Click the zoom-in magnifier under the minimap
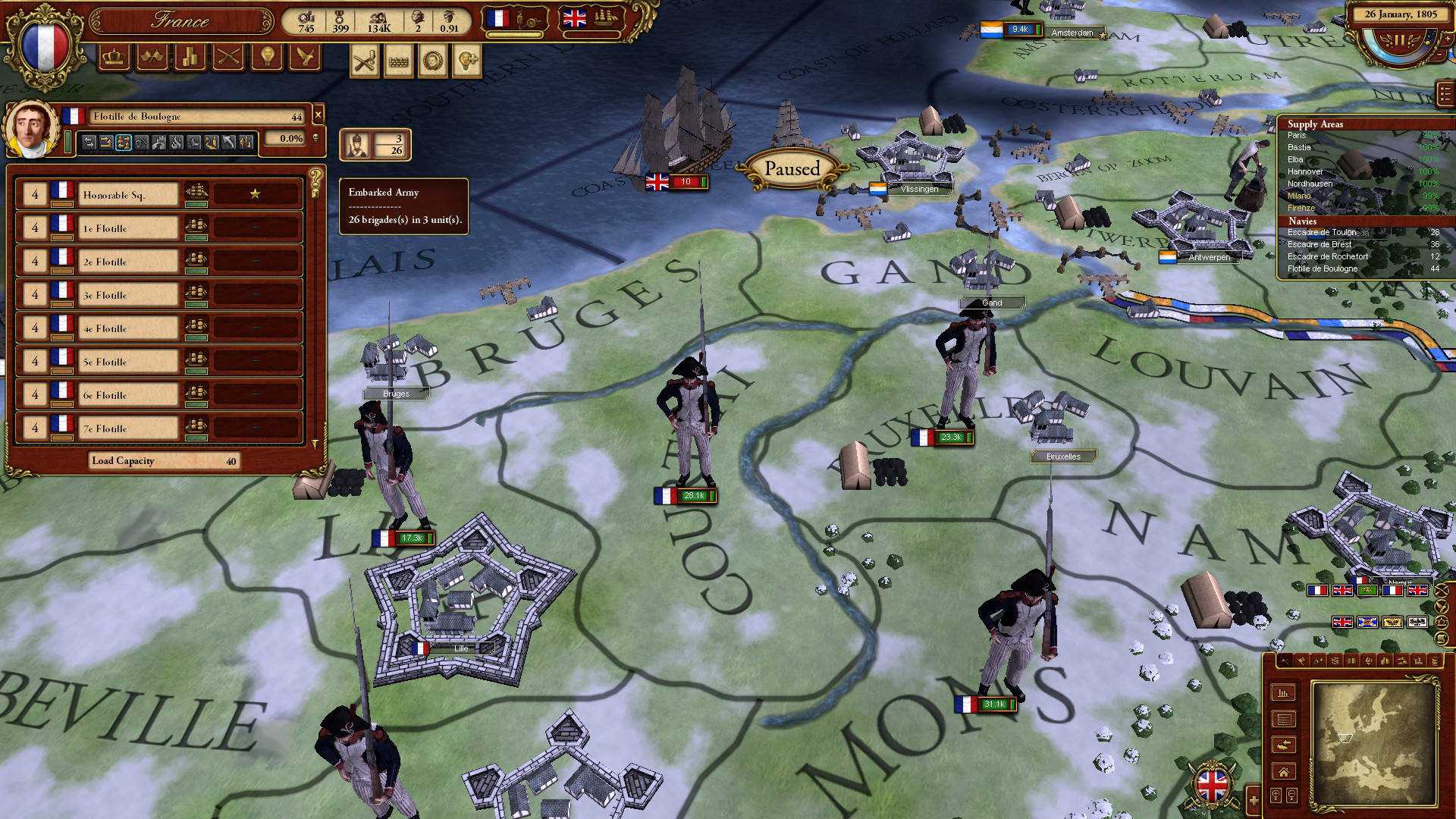The width and height of the screenshot is (1456, 819). click(1276, 795)
